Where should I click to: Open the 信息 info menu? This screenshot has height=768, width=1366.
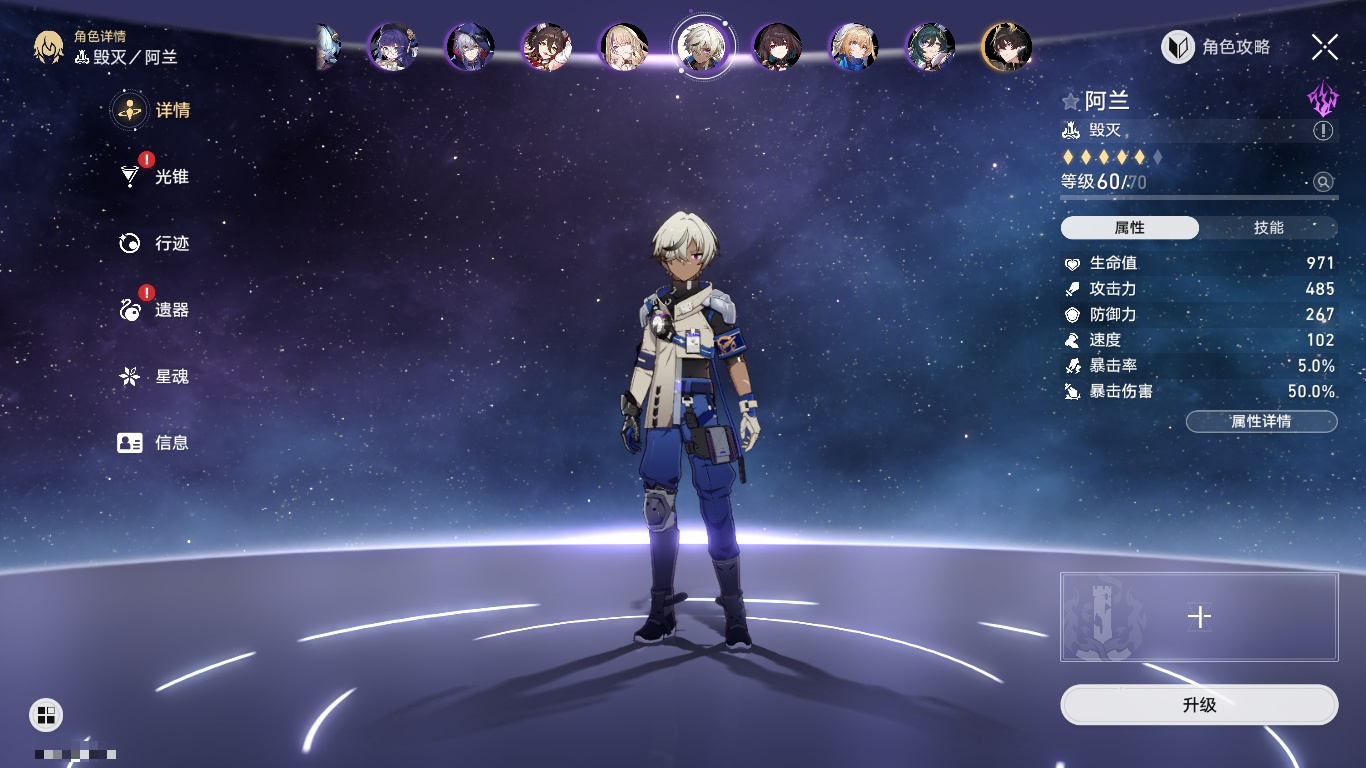[x=154, y=443]
